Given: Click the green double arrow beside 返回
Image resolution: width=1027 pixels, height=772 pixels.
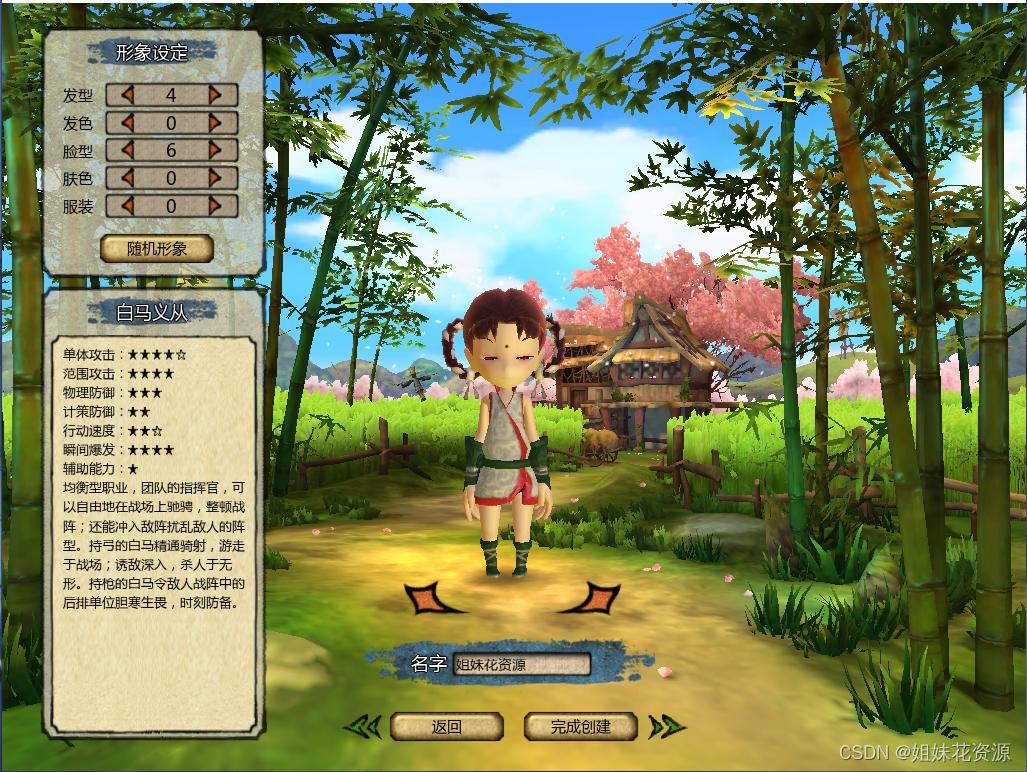Looking at the screenshot, I should pos(364,727).
